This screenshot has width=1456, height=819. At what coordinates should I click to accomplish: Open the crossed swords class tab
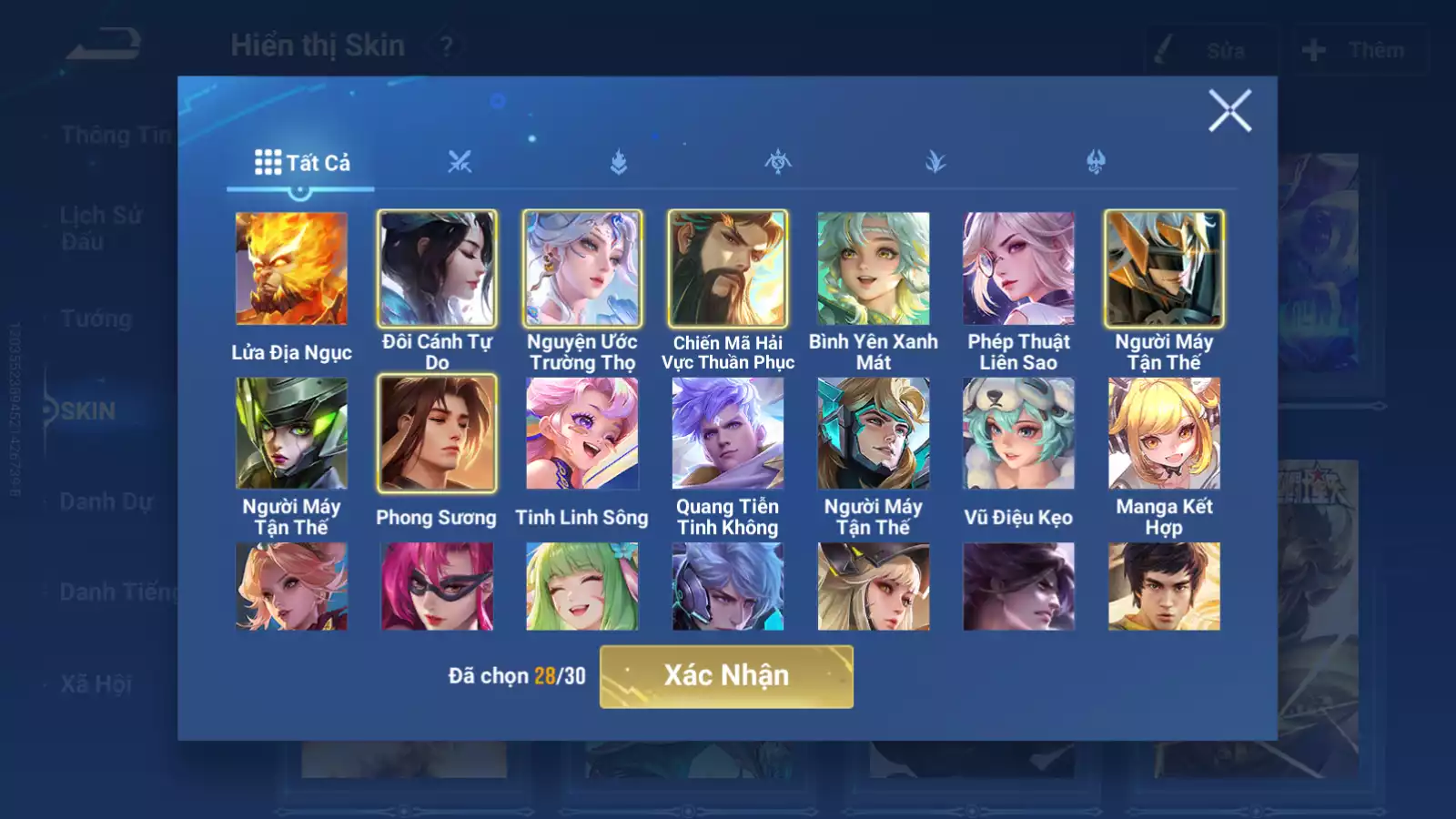(x=460, y=163)
